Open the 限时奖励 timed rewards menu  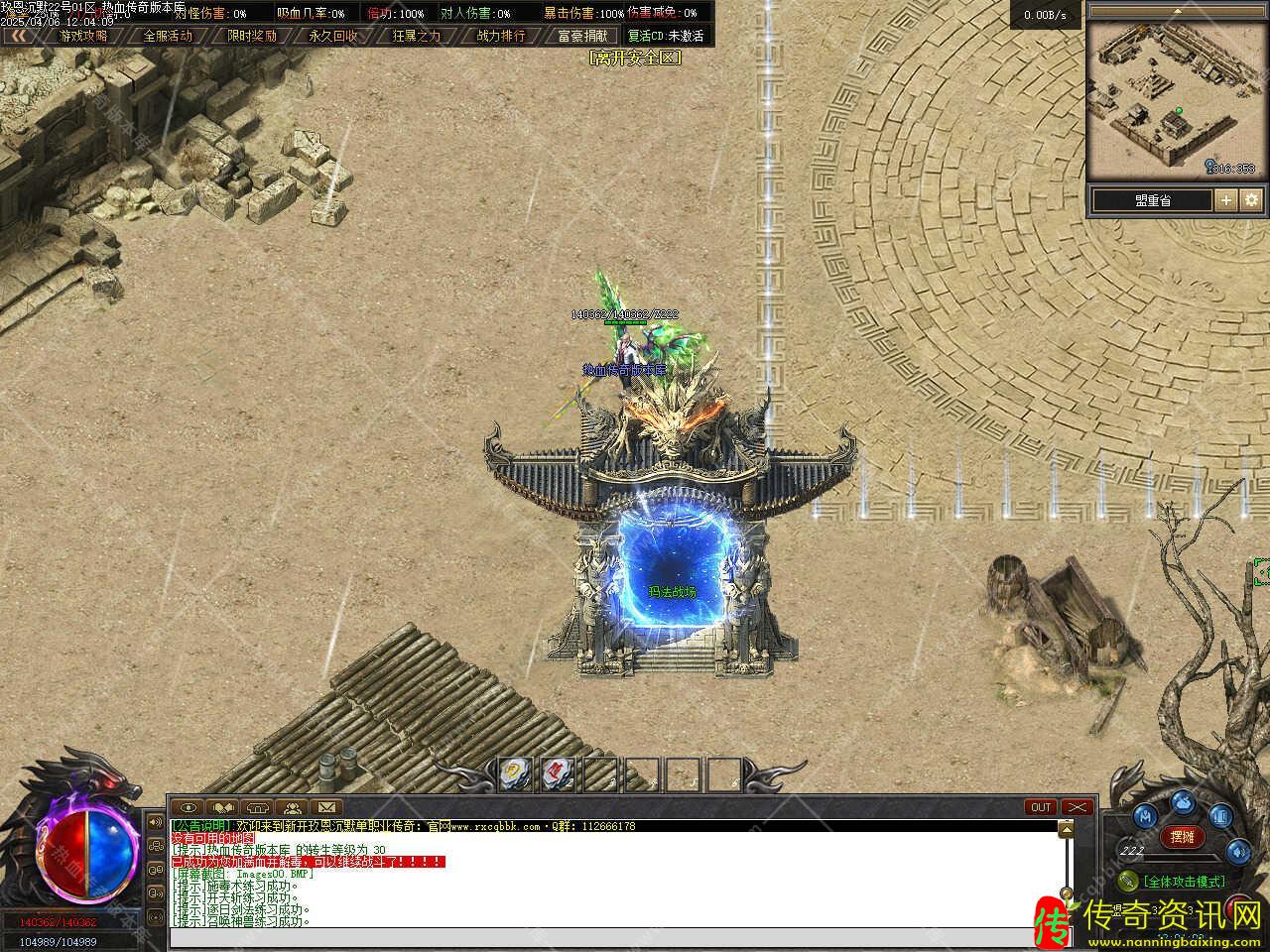coord(252,36)
